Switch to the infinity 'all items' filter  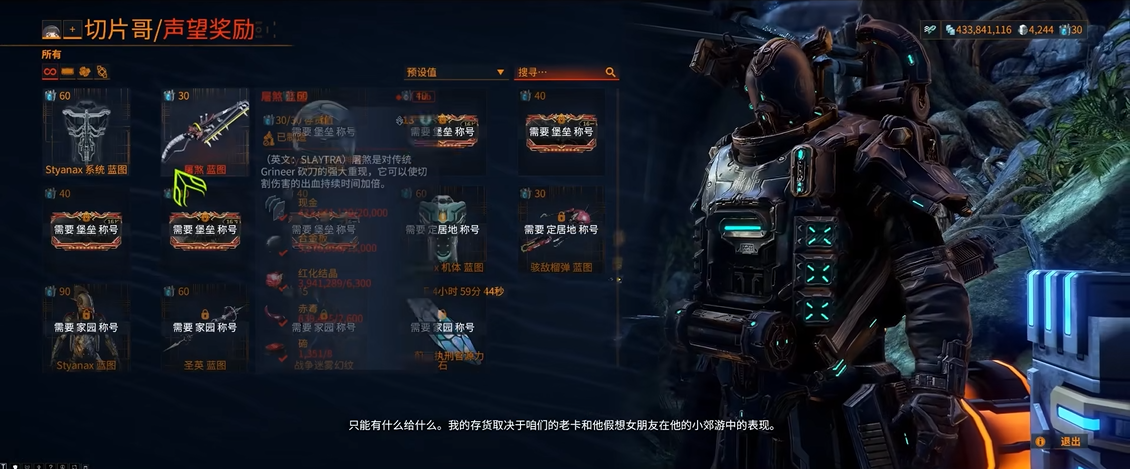click(x=49, y=72)
